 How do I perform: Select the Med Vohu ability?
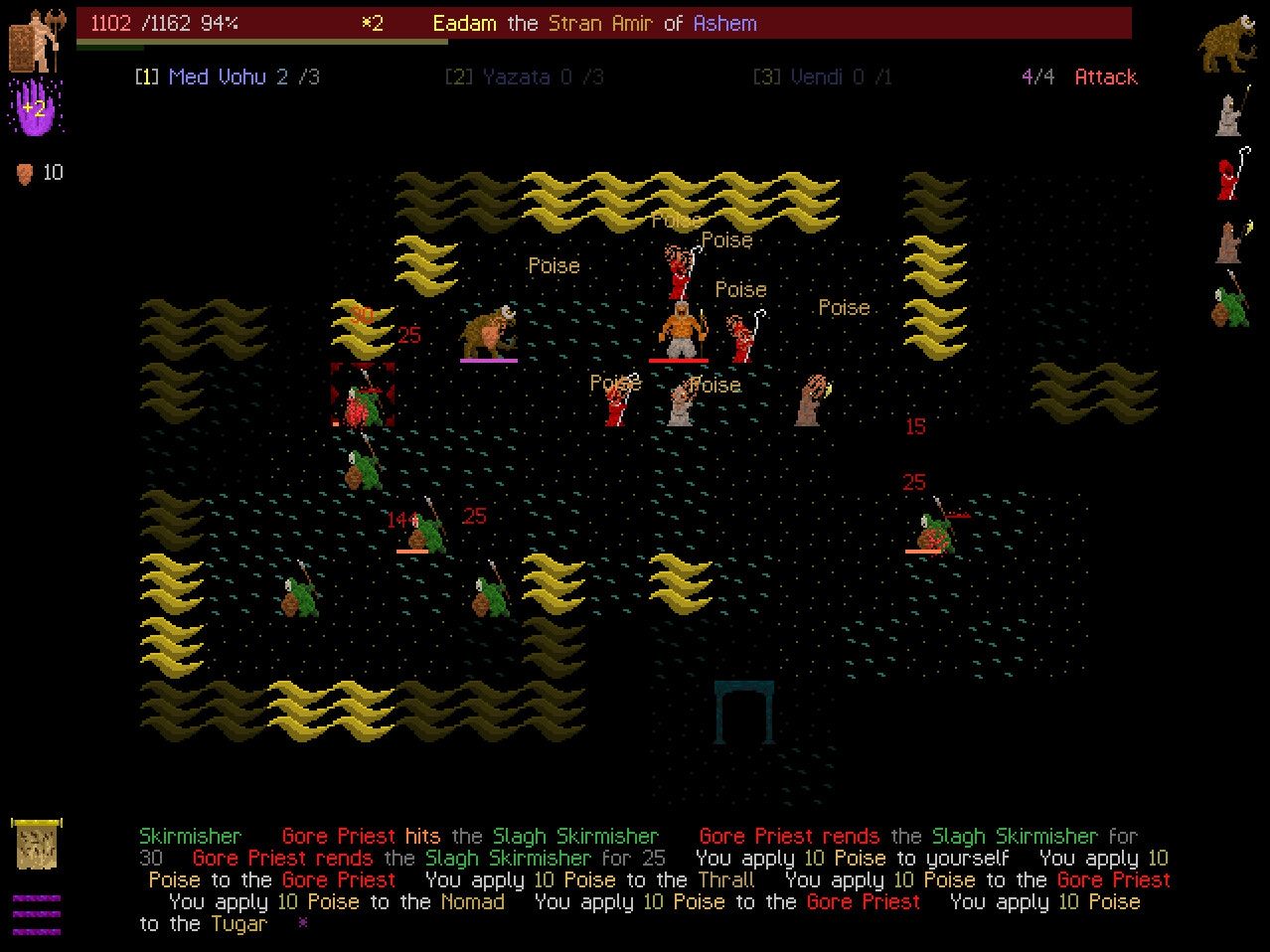point(228,77)
